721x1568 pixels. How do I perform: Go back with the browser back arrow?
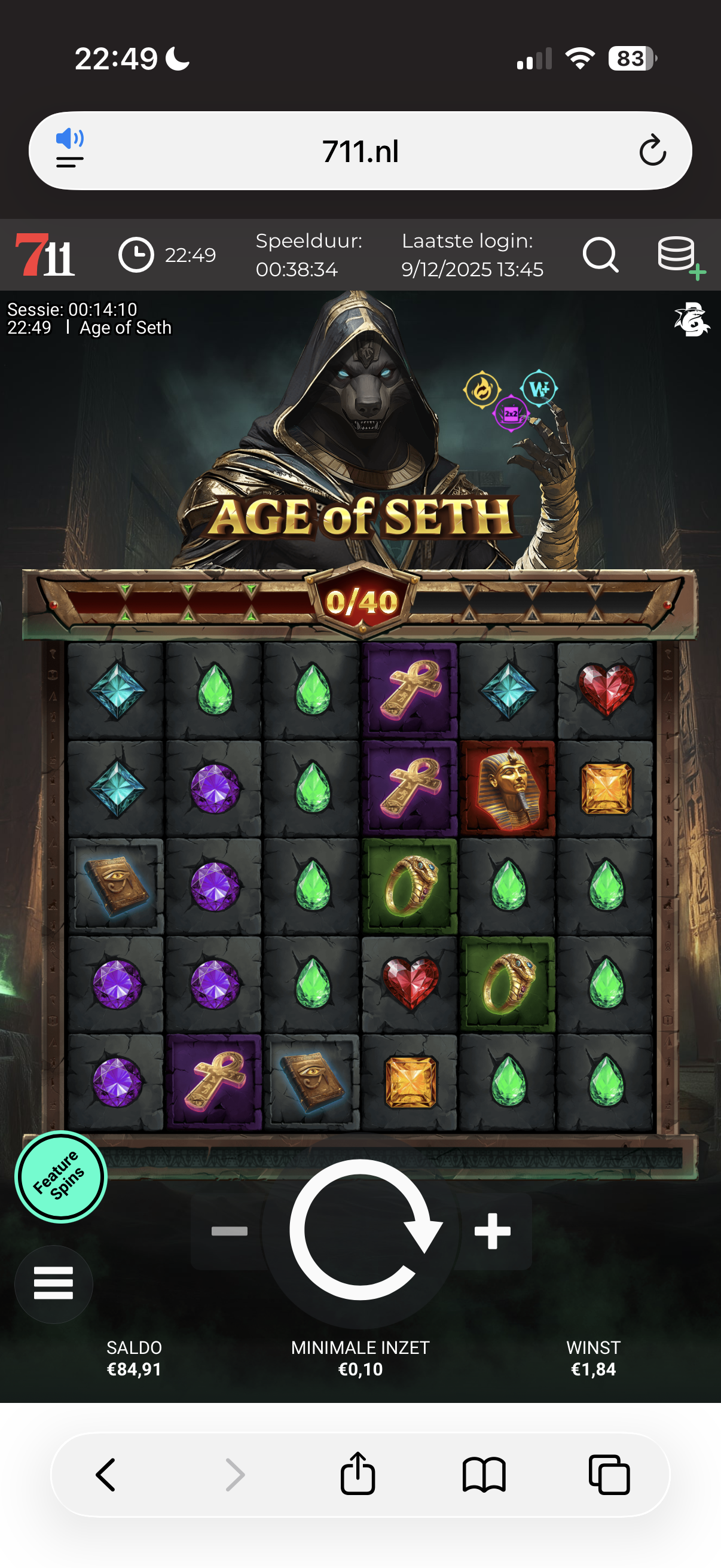(x=106, y=1475)
